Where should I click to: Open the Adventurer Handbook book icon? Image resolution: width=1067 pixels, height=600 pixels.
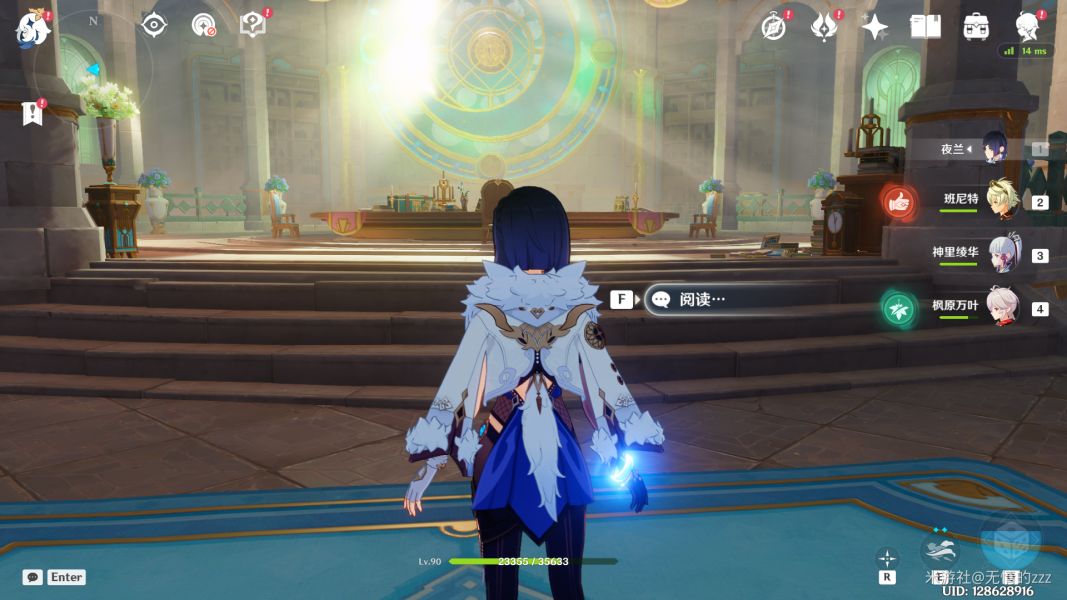tap(925, 27)
